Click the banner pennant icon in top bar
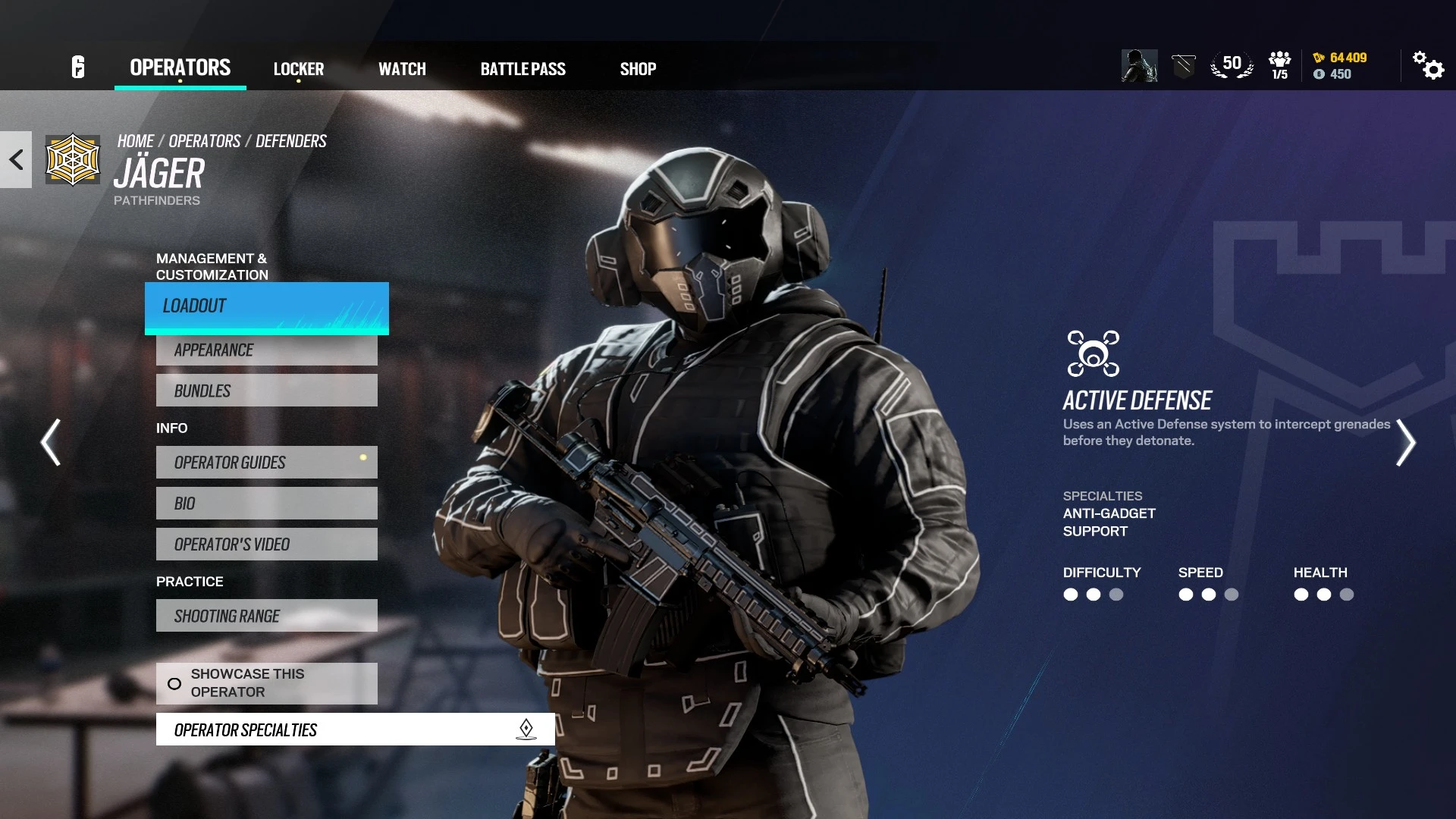The height and width of the screenshot is (819, 1456). pos(1183,64)
